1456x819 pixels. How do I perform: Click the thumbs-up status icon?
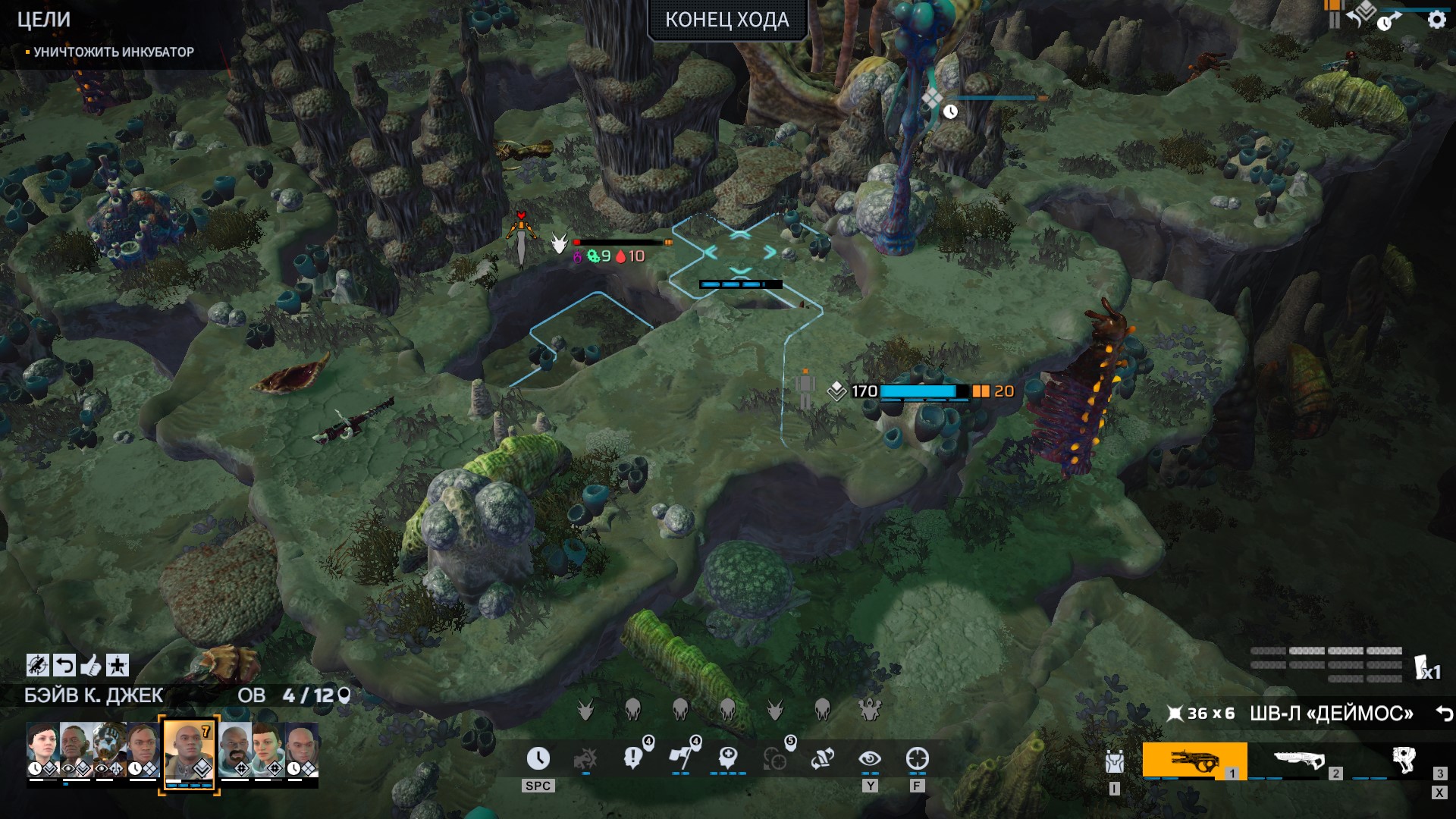[x=90, y=666]
